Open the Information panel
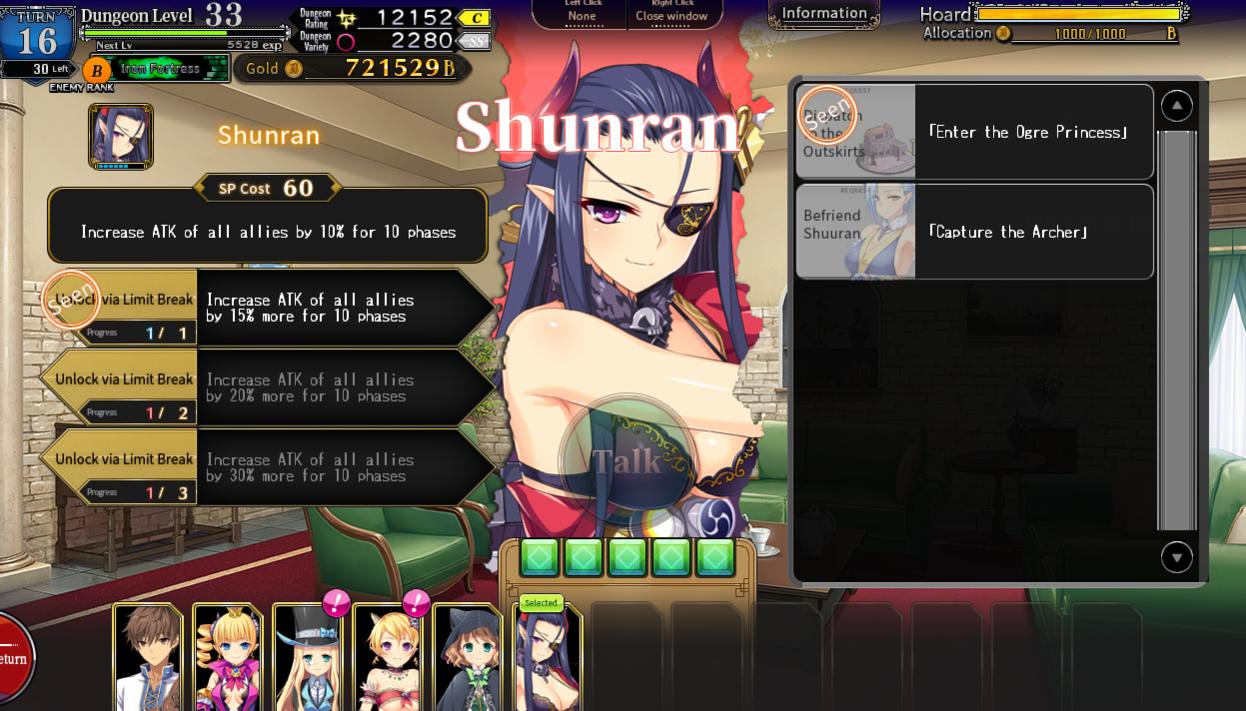The width and height of the screenshot is (1246, 711). pyautogui.click(x=824, y=14)
